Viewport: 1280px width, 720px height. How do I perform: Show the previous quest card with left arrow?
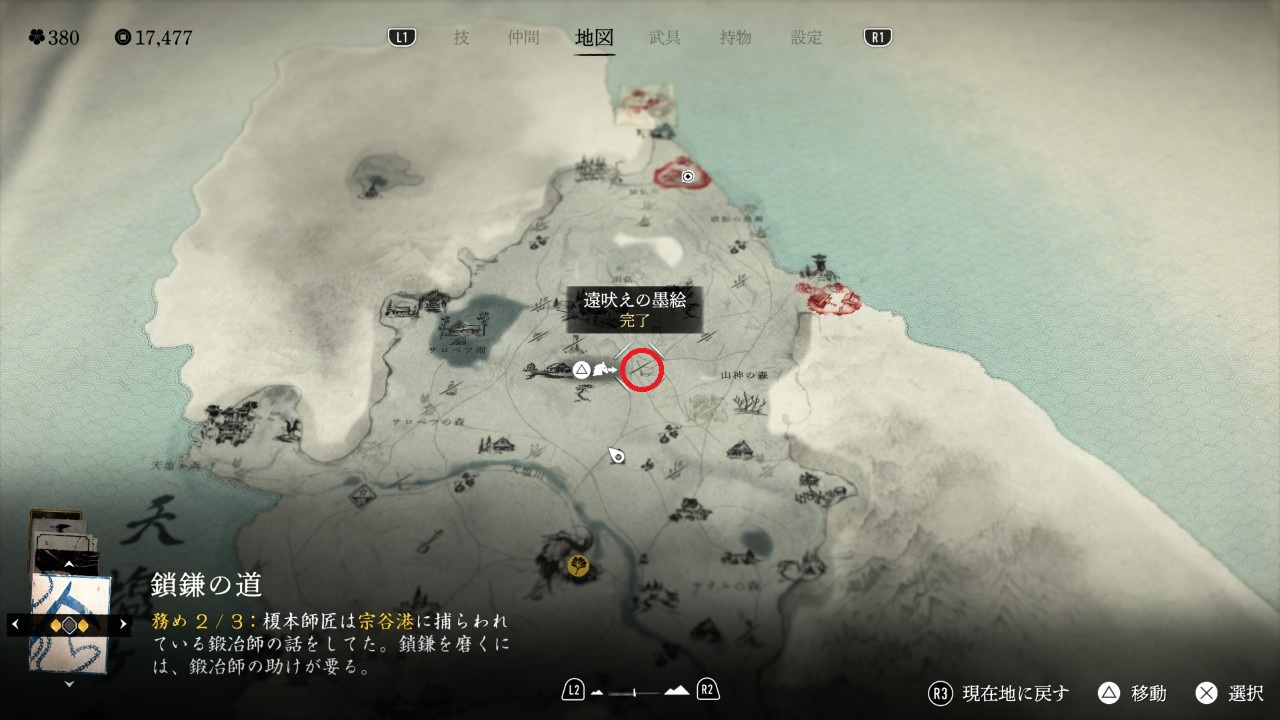pyautogui.click(x=14, y=624)
